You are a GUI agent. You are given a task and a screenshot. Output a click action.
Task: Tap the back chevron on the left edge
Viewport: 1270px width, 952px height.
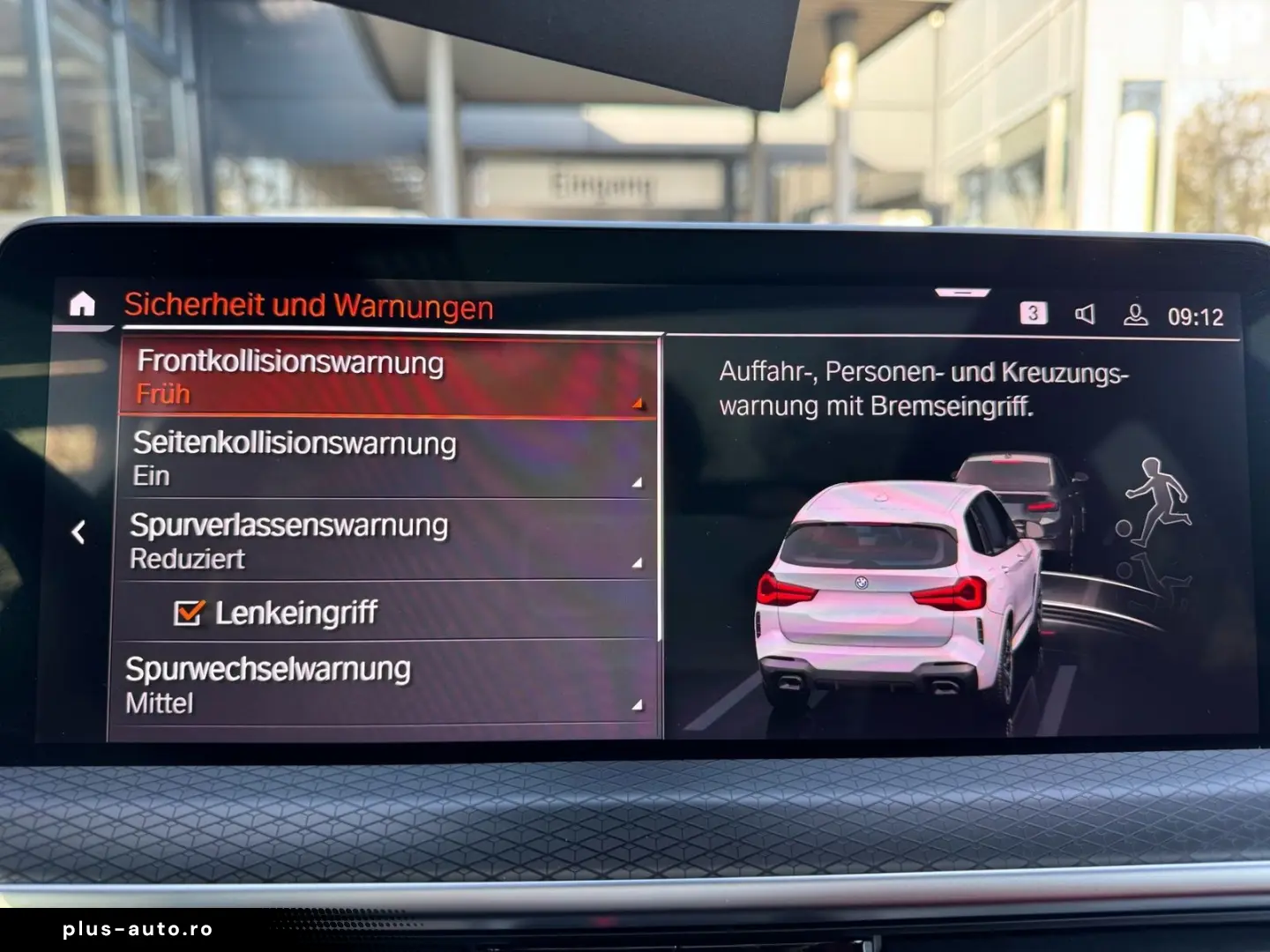[x=80, y=530]
